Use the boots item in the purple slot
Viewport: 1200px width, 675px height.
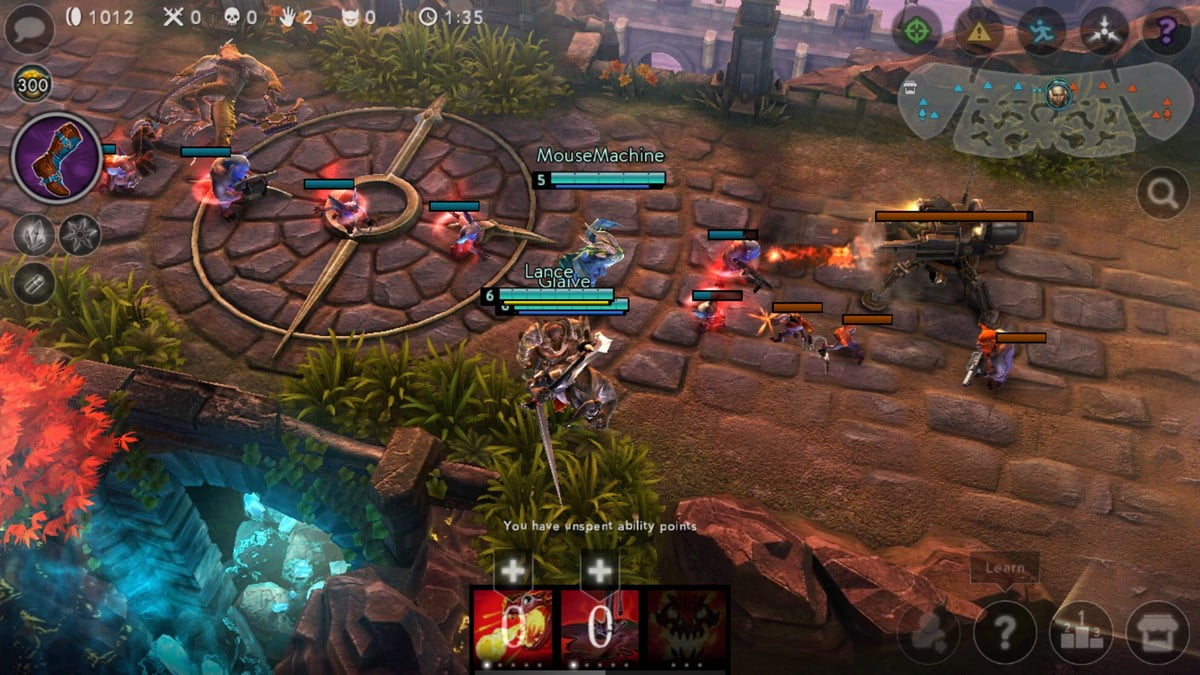(56, 158)
